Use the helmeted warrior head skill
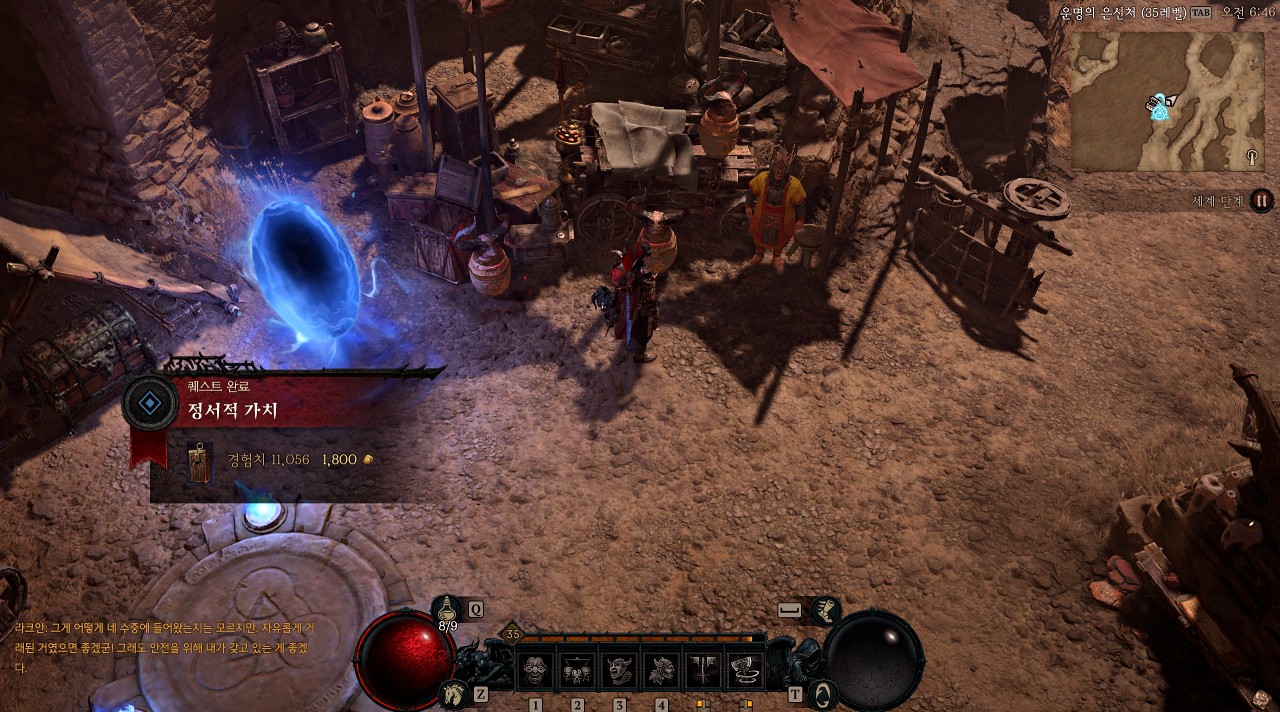Image resolution: width=1280 pixels, height=712 pixels. 661,670
